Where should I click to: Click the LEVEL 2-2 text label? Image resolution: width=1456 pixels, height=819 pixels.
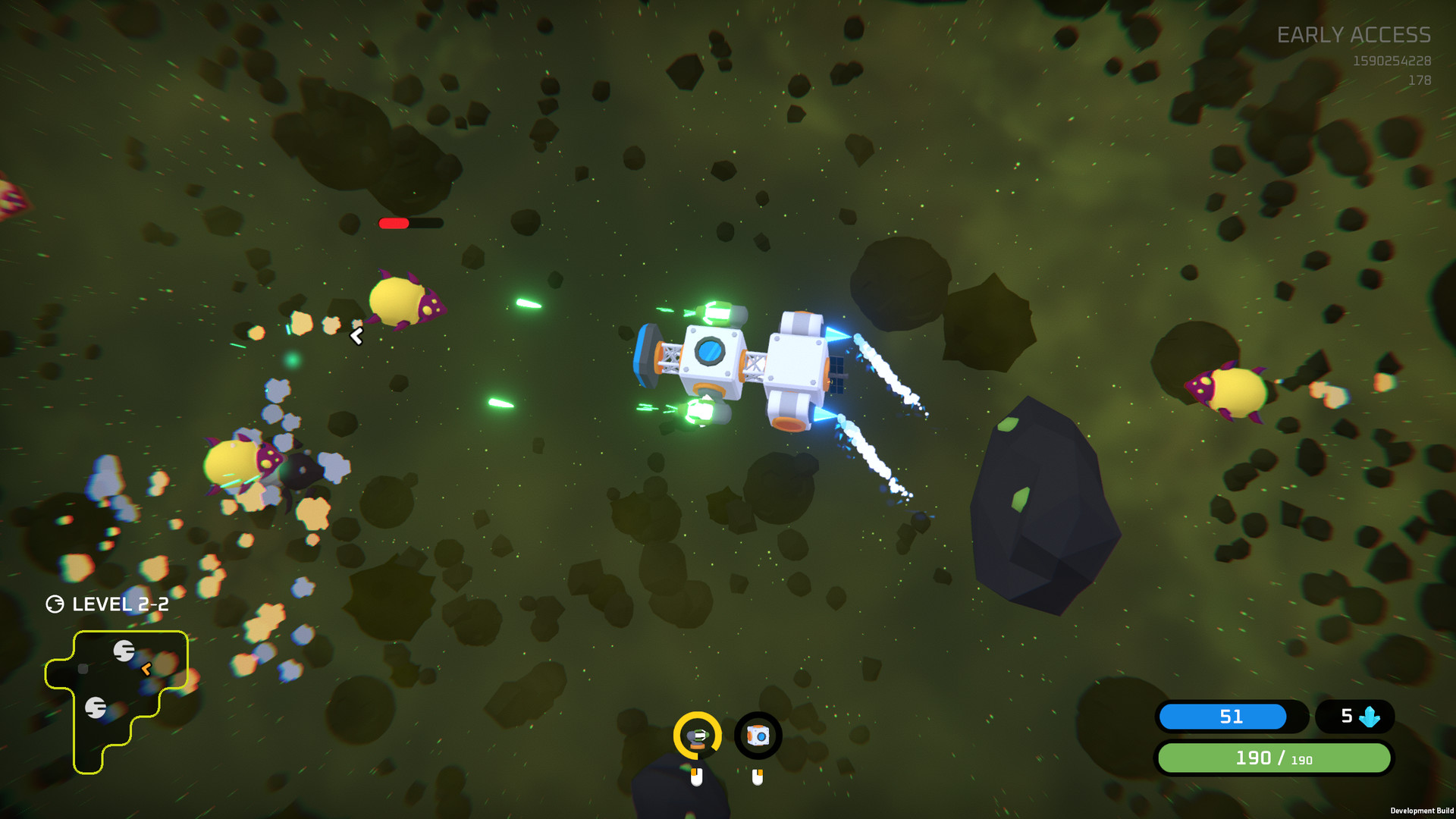coord(121,605)
